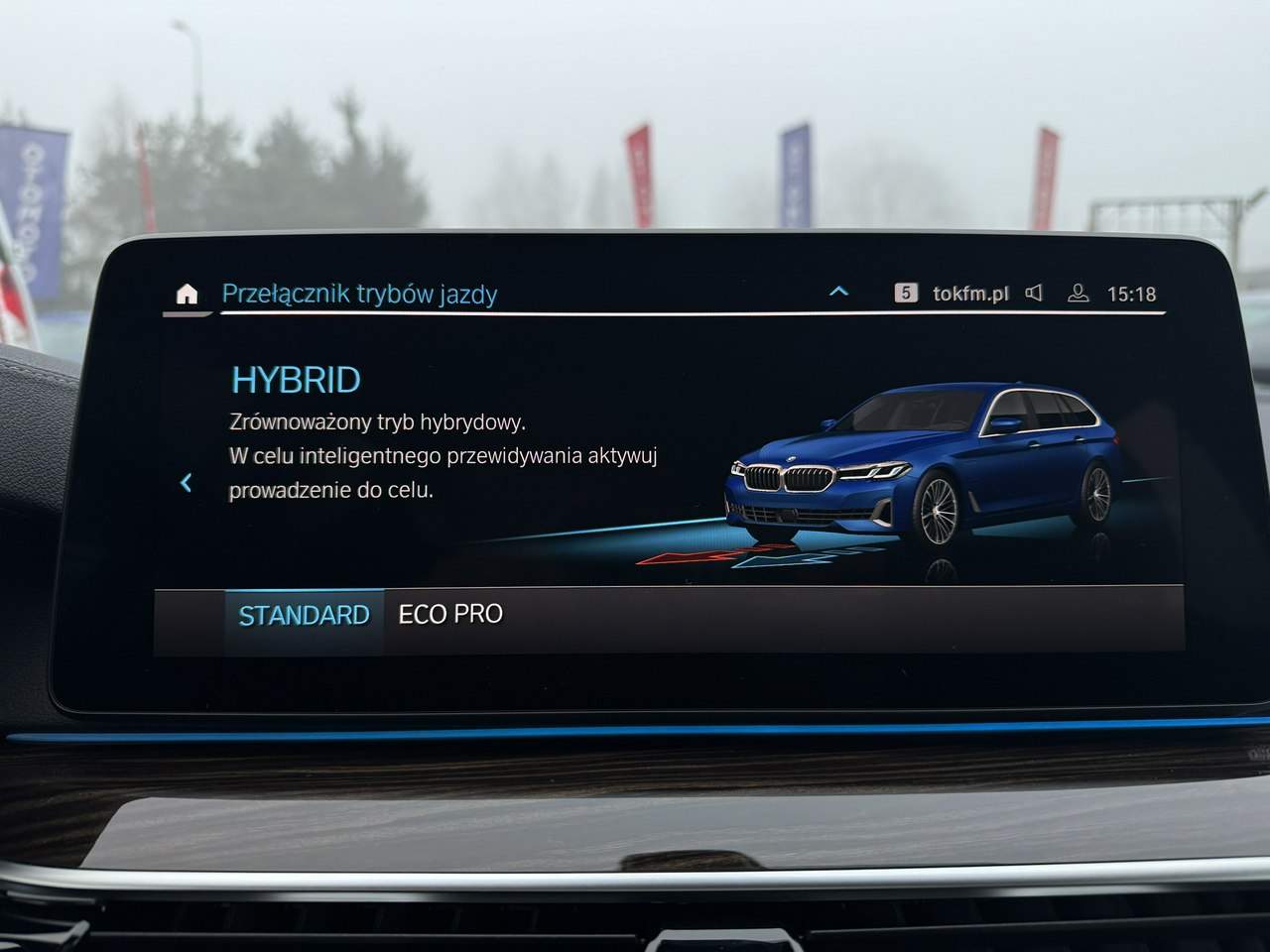Screen dimensions: 1270x952
Task: Switch to ECO PRO mode
Action: (x=450, y=615)
